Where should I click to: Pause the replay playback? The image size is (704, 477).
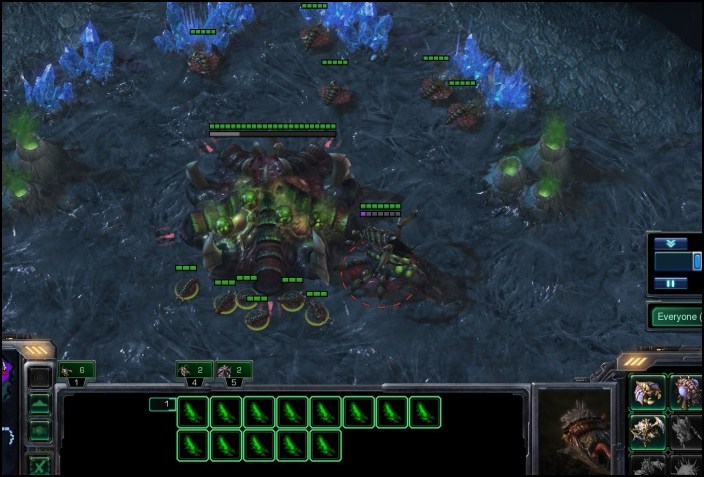click(x=672, y=283)
